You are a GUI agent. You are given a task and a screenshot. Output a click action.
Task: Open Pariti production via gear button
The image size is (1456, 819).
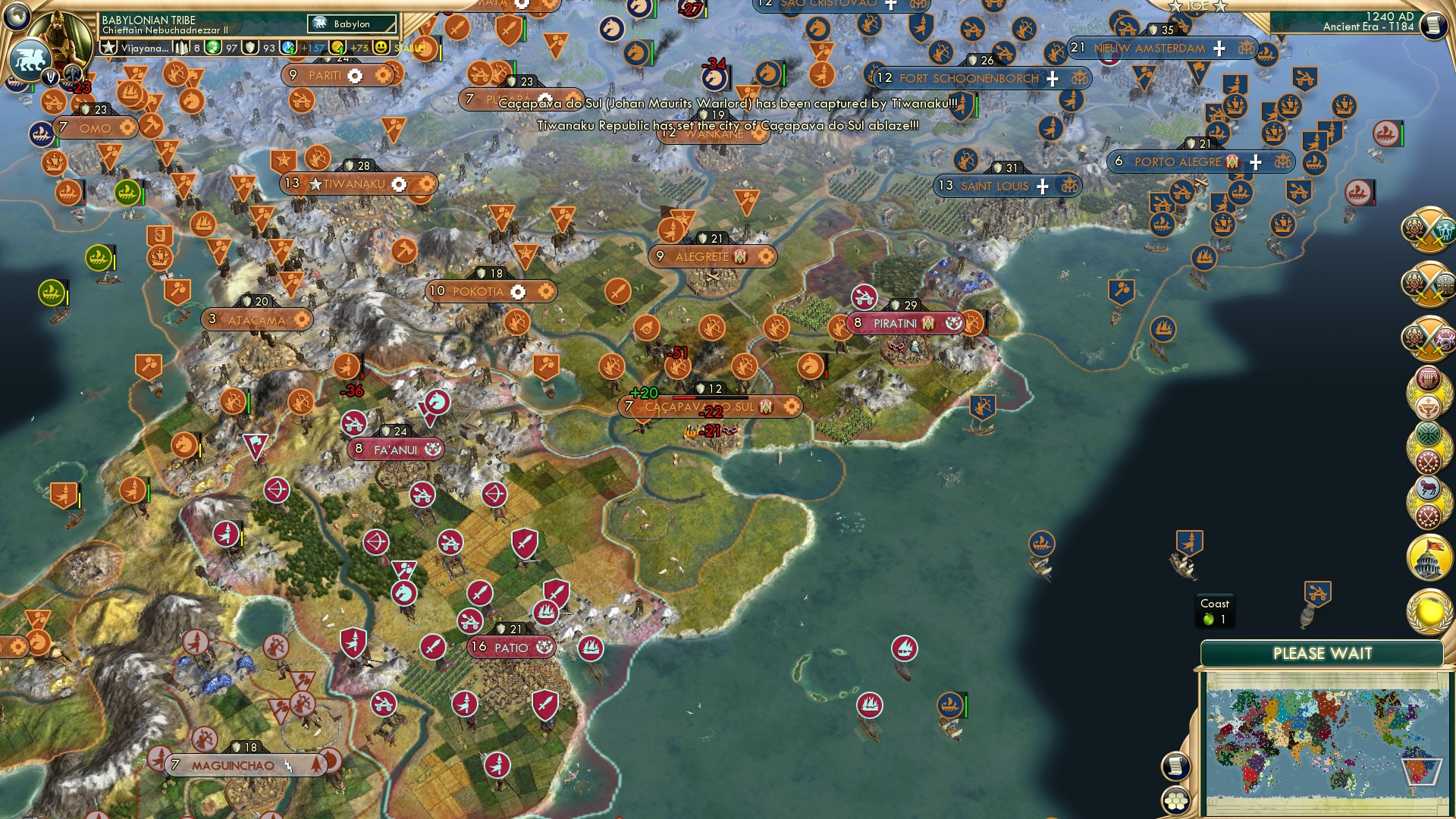point(355,76)
